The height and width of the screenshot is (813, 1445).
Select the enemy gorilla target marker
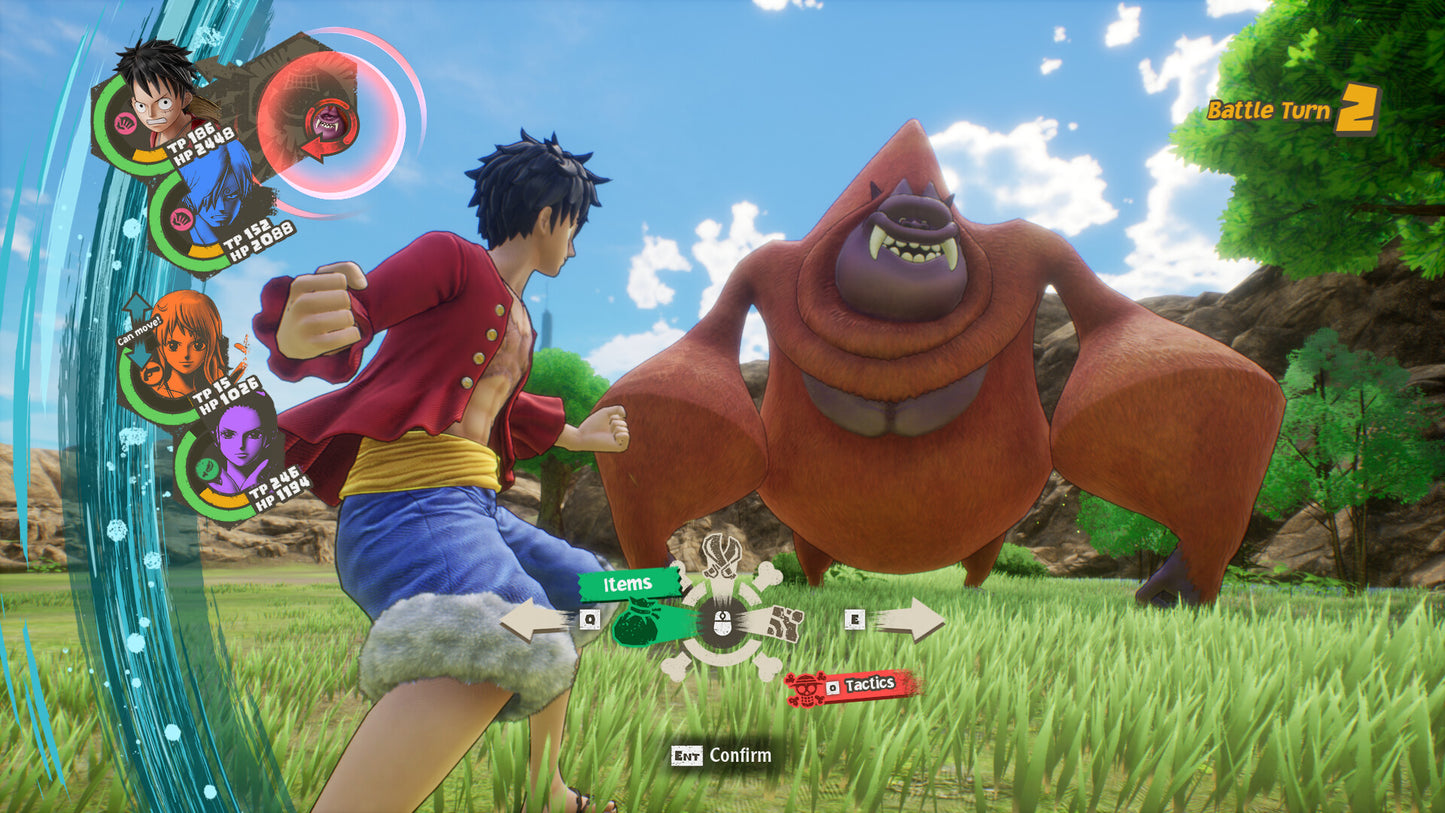[x=329, y=122]
